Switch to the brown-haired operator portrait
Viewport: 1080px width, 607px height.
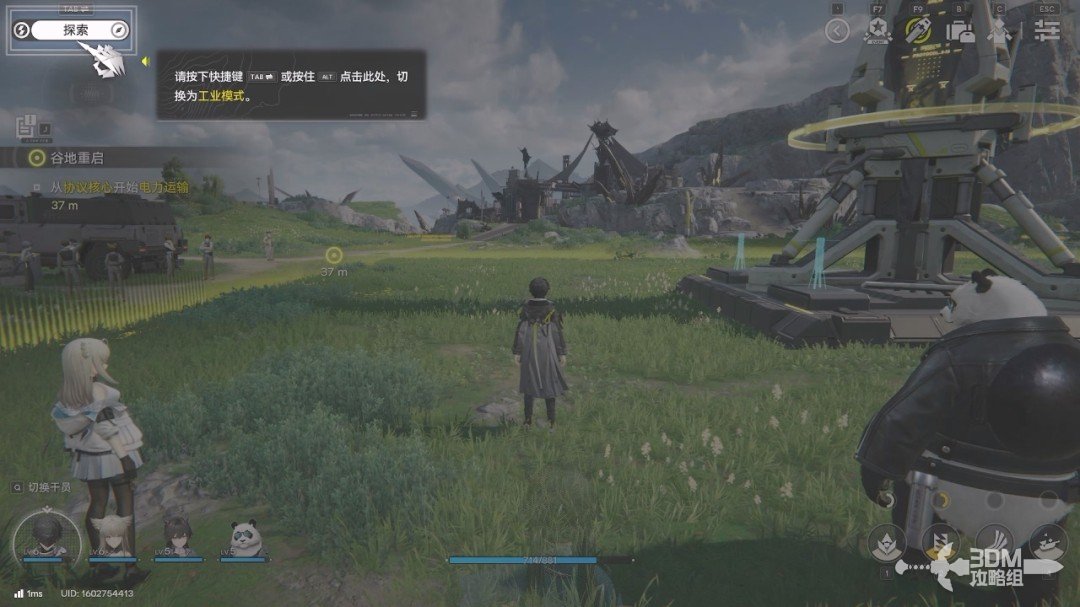[178, 535]
